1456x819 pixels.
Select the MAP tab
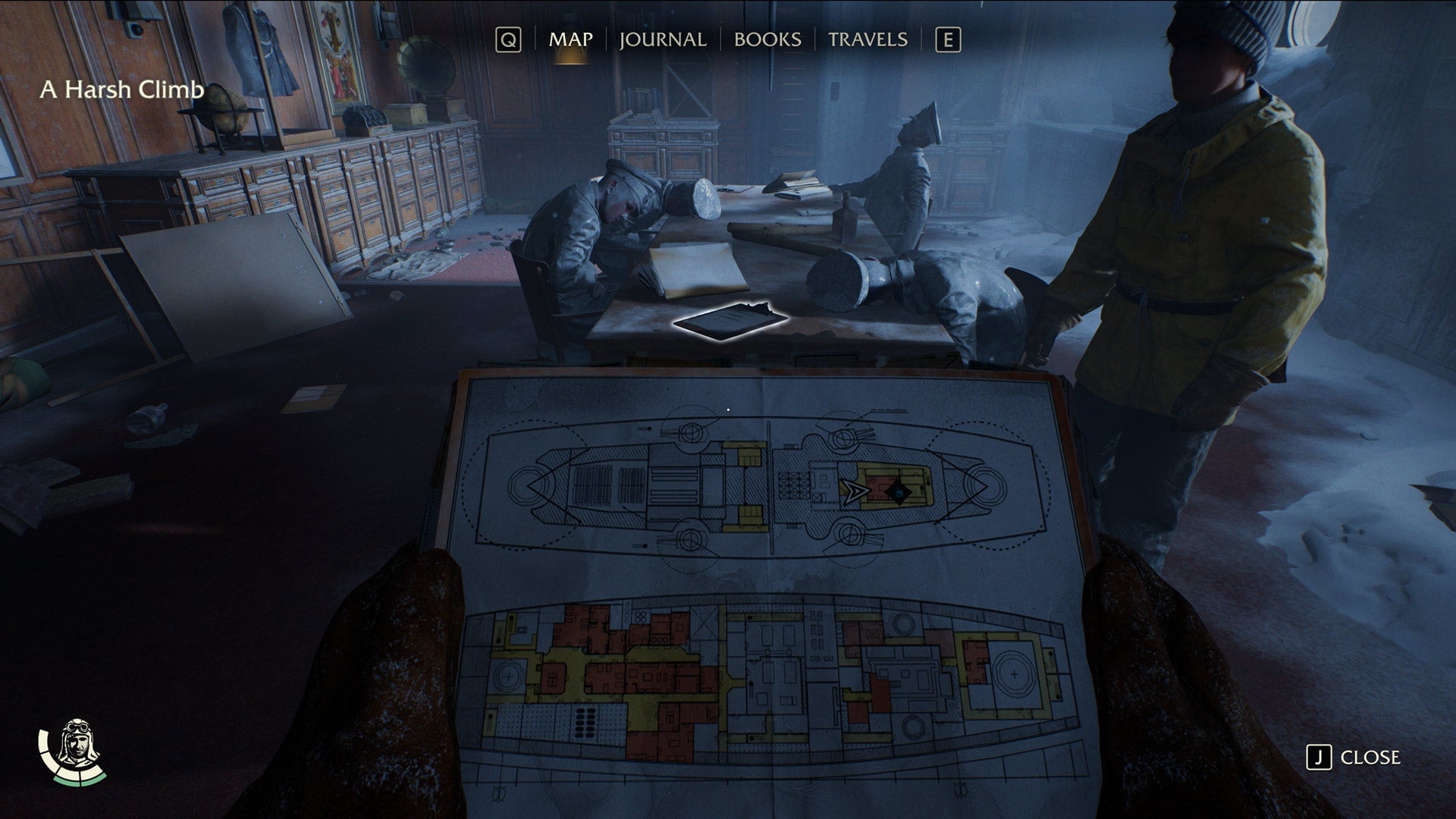click(x=572, y=39)
